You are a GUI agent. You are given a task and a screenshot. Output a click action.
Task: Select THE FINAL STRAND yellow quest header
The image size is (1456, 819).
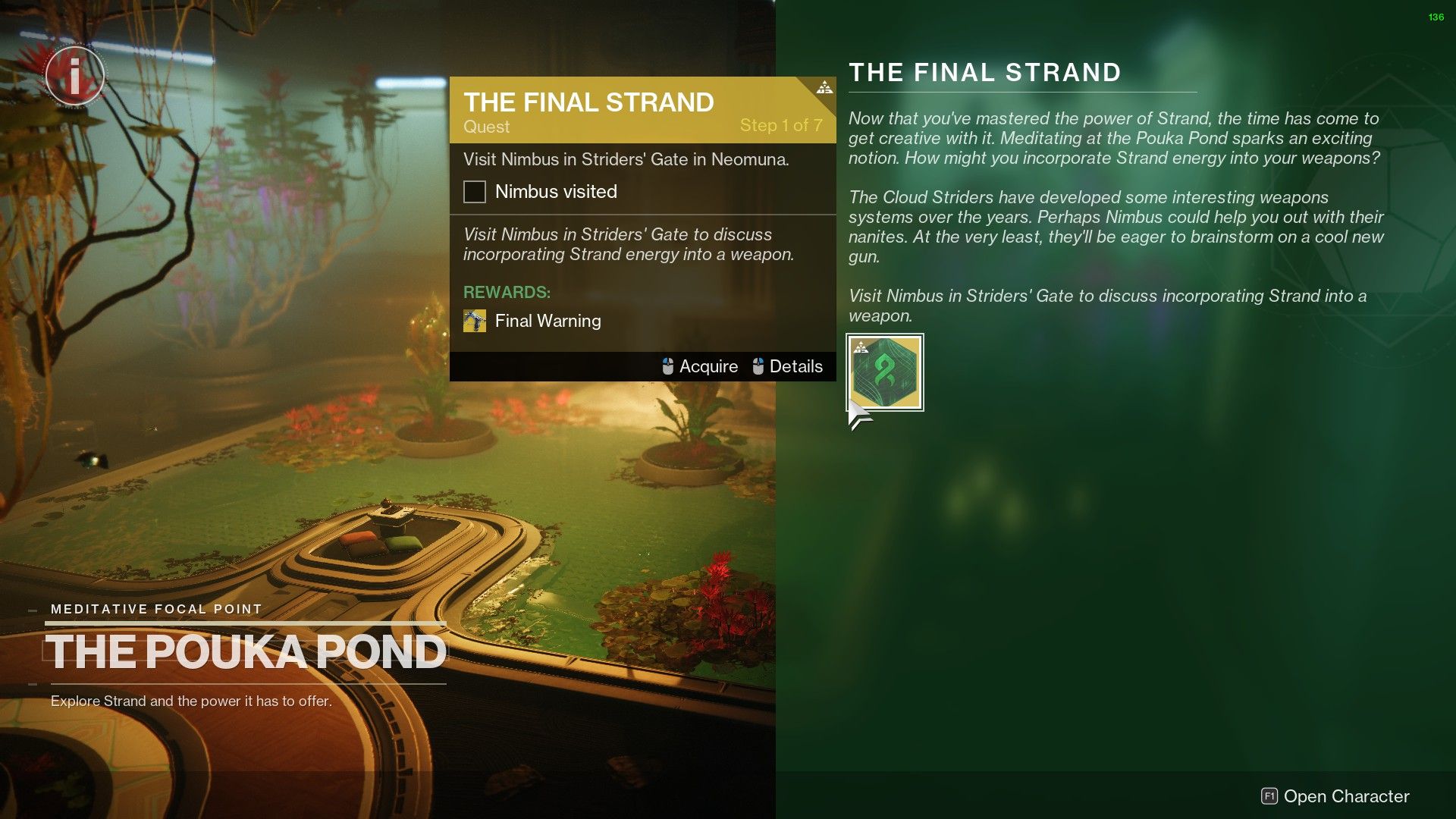click(588, 101)
